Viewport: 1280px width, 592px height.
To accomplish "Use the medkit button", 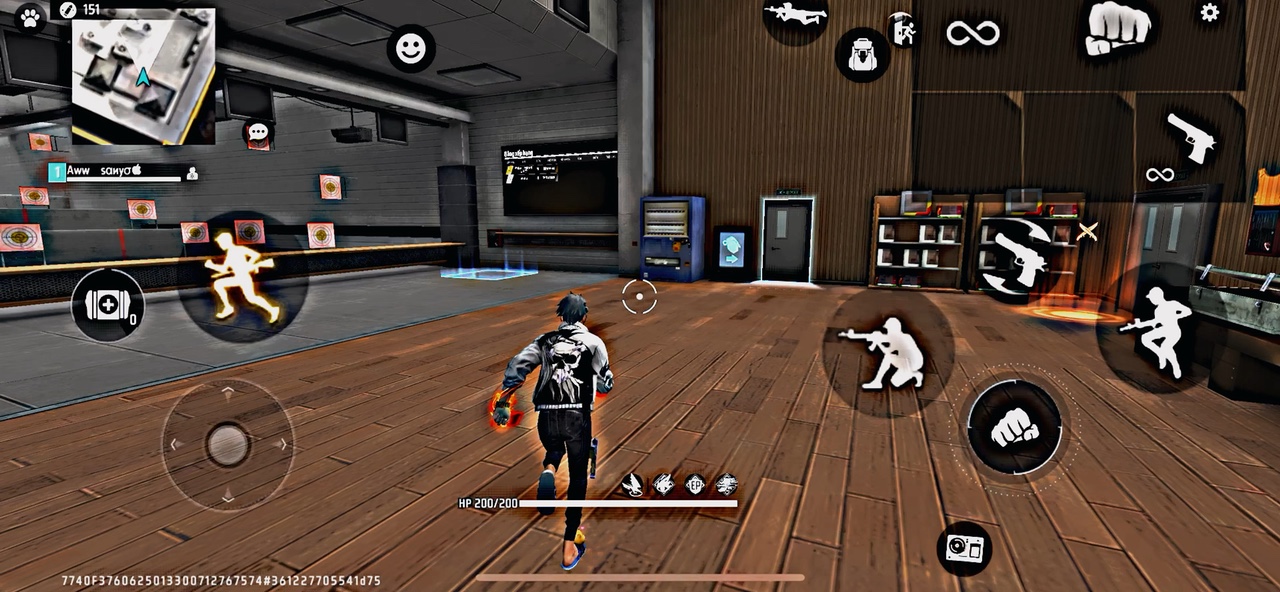I will (x=108, y=305).
